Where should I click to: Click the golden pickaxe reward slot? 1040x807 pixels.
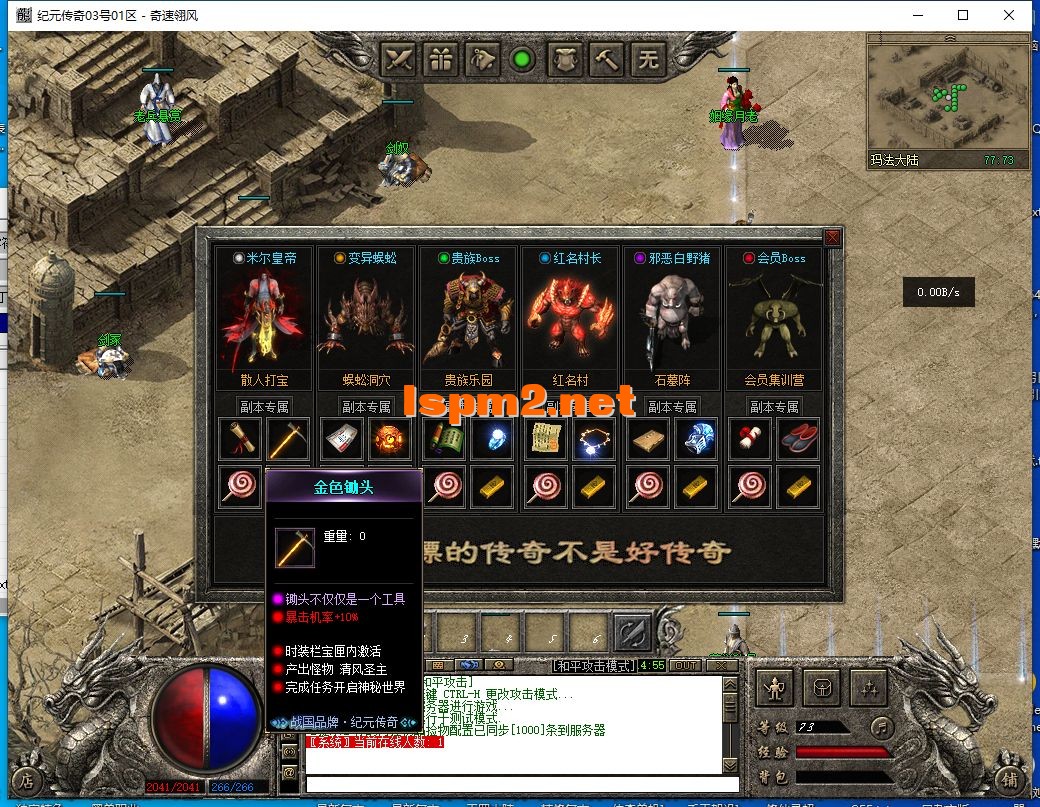pos(290,438)
